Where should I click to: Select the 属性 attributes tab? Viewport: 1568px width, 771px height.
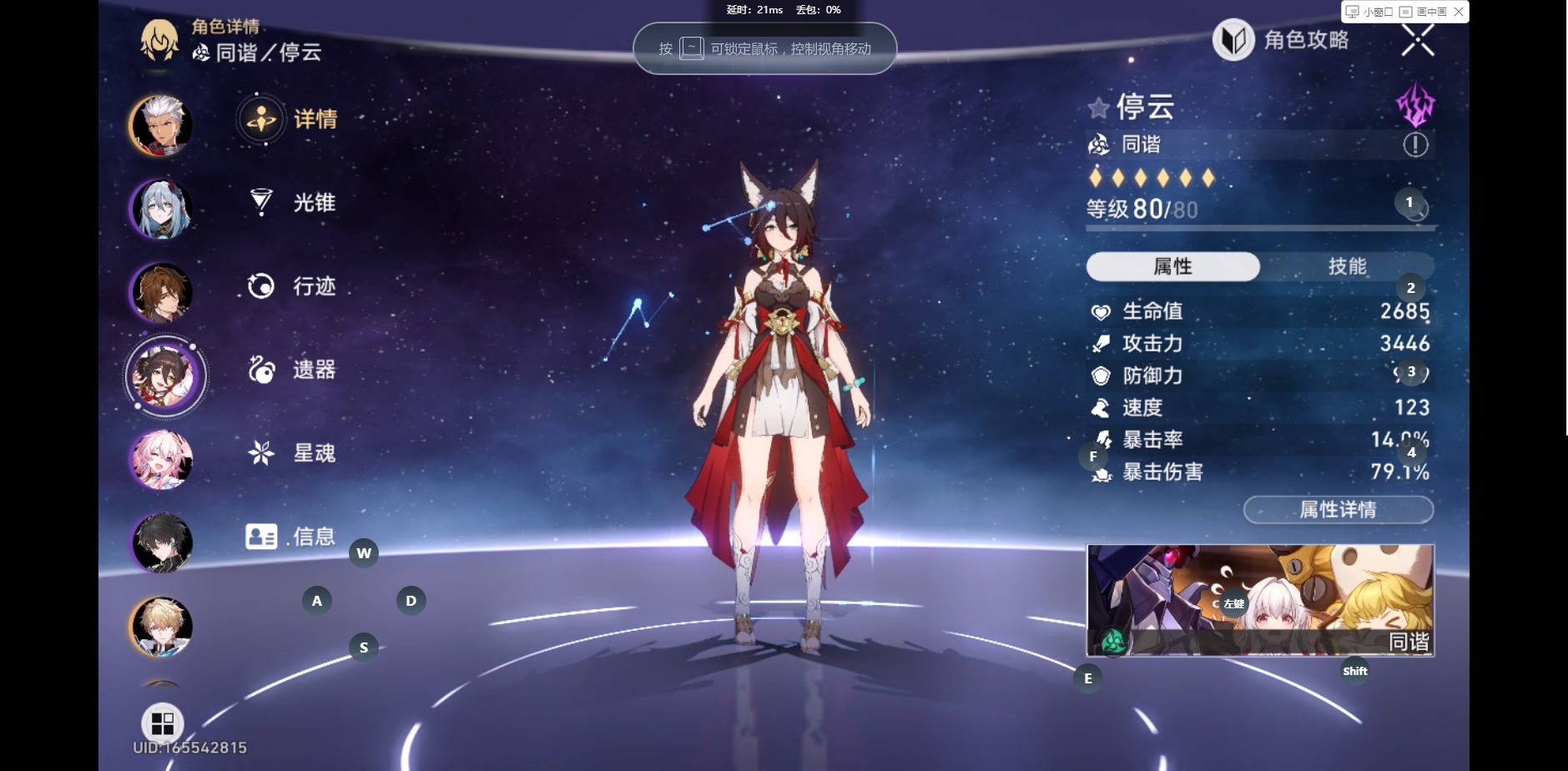1172,266
